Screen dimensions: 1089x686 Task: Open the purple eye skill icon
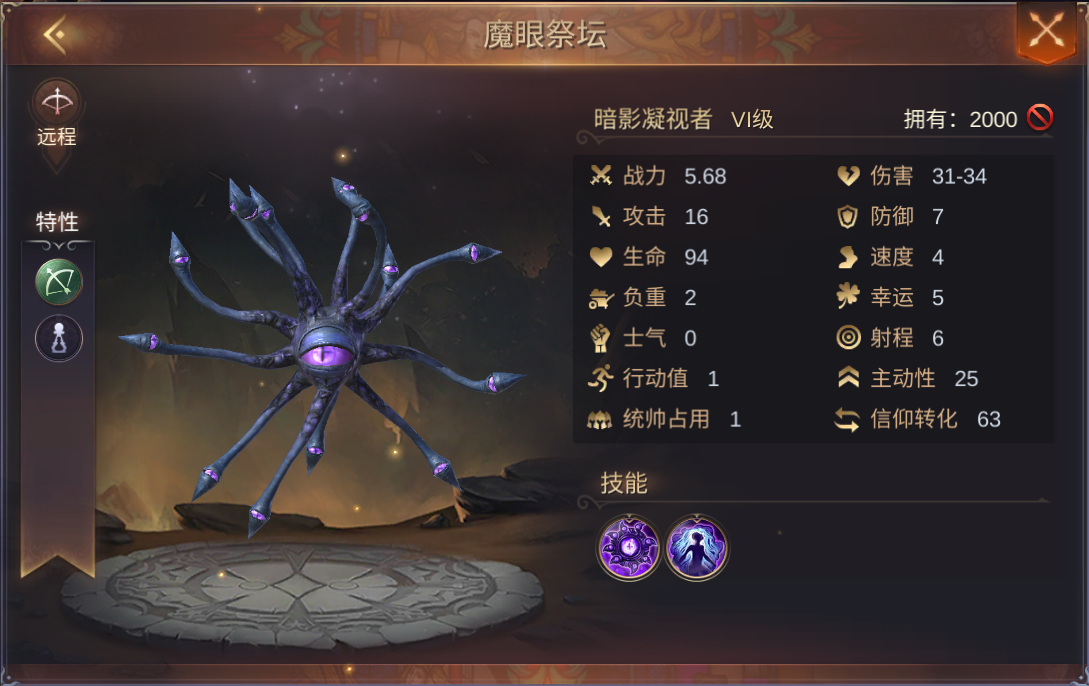coord(629,548)
